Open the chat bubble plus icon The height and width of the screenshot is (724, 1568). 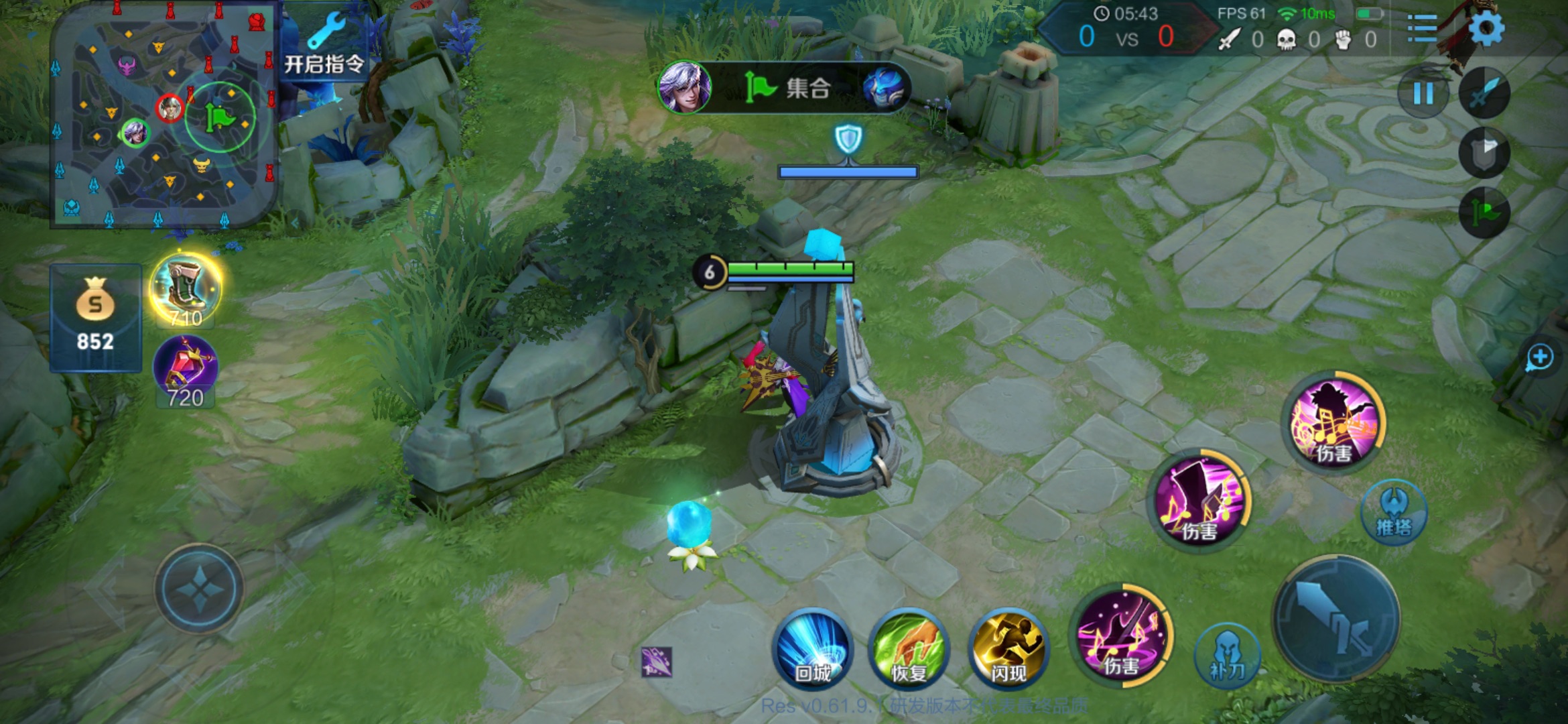(x=1539, y=357)
